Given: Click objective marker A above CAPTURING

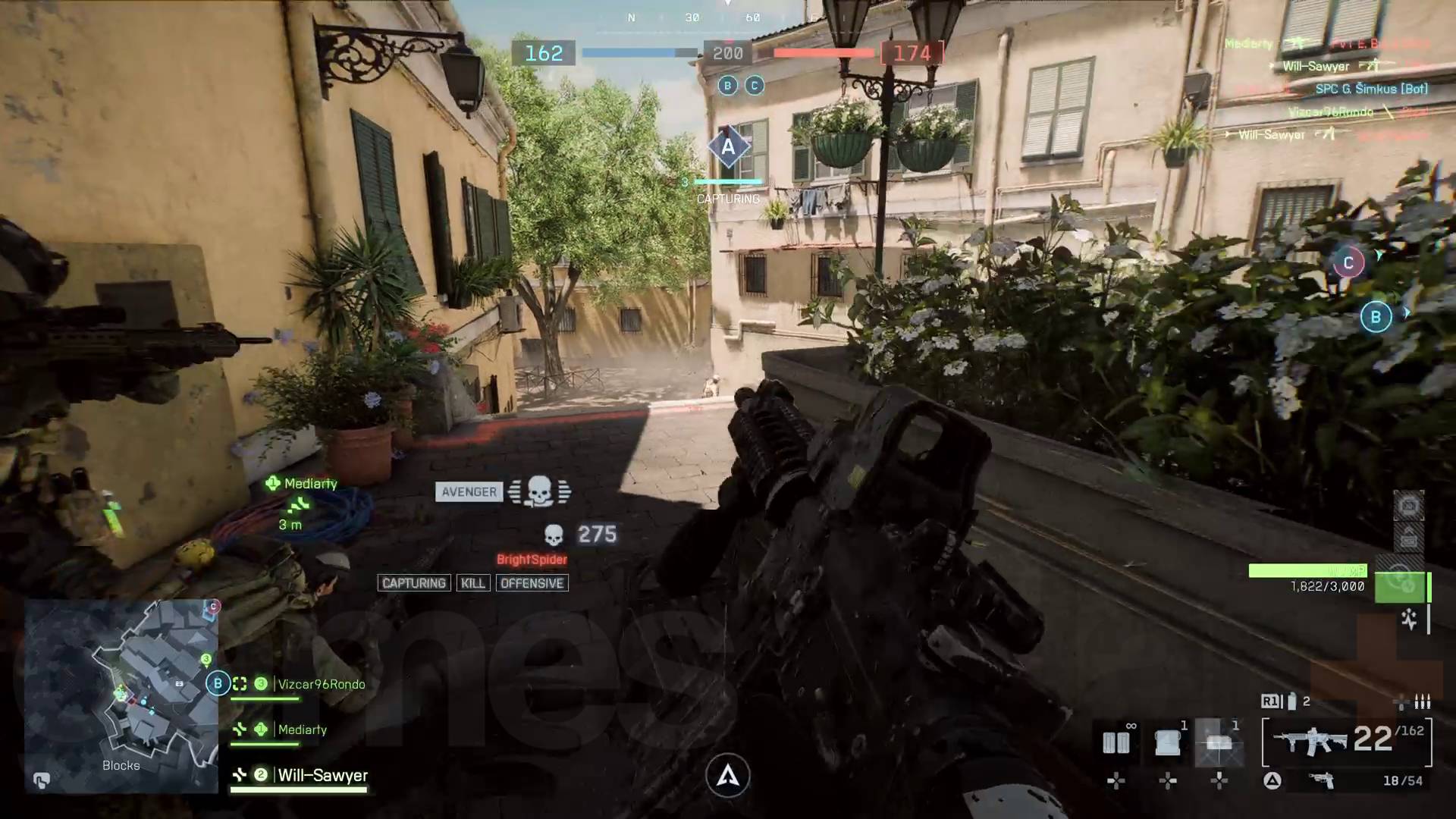Looking at the screenshot, I should tap(727, 146).
